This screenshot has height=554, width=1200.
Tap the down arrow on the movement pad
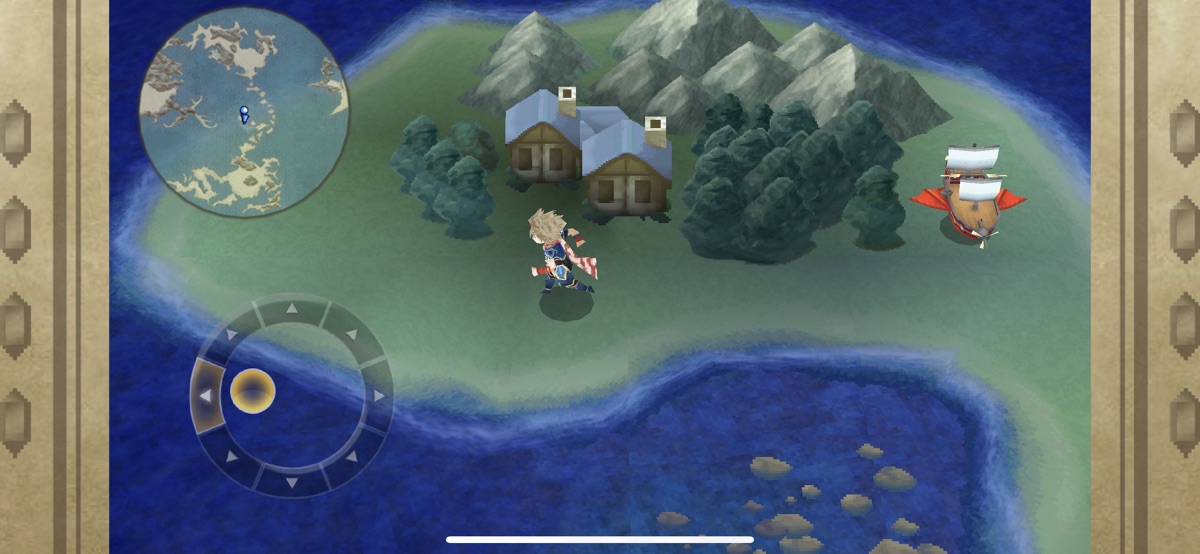coord(291,481)
